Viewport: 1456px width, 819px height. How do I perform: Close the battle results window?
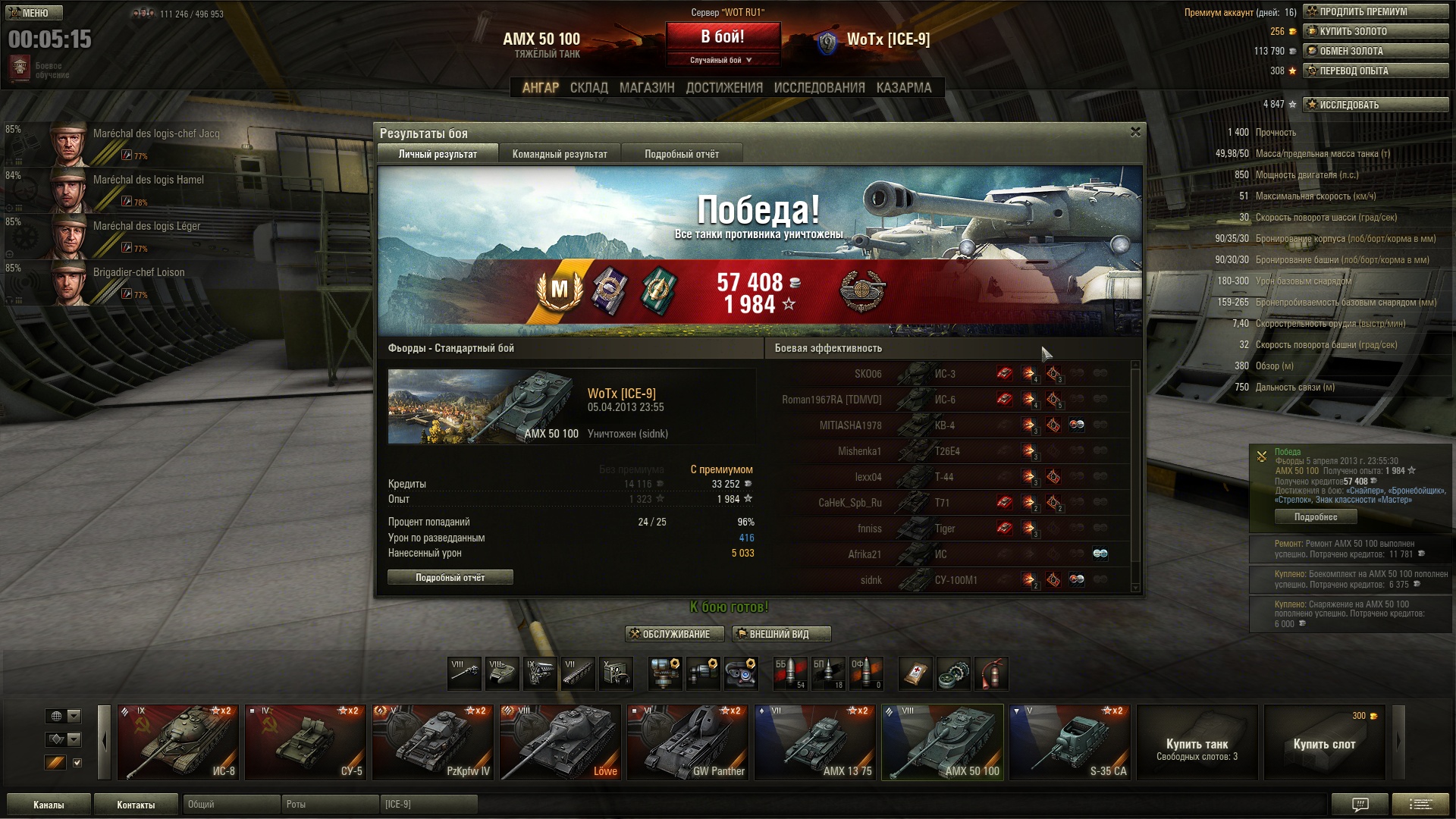[x=1135, y=132]
